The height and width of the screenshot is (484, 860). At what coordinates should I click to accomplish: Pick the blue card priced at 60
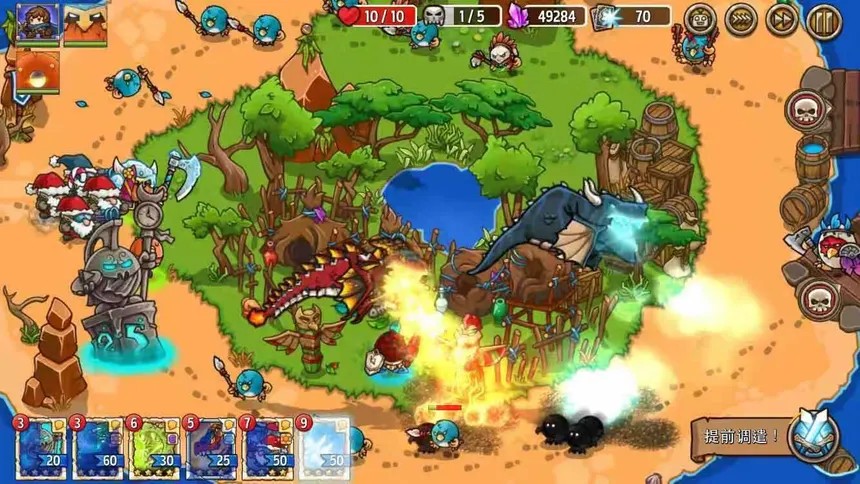98,449
